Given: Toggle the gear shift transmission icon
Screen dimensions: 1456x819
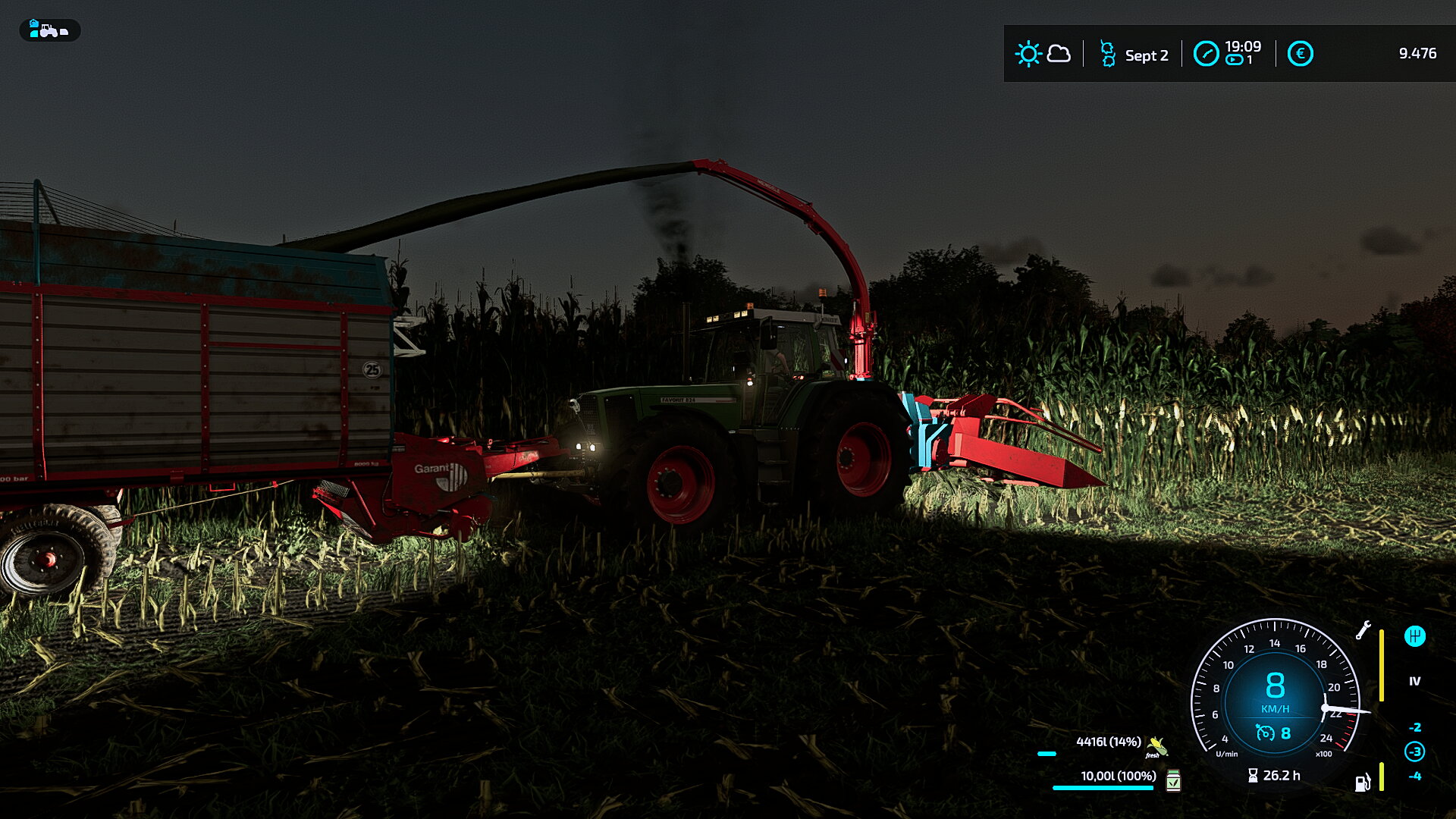Looking at the screenshot, I should coord(1414,636).
